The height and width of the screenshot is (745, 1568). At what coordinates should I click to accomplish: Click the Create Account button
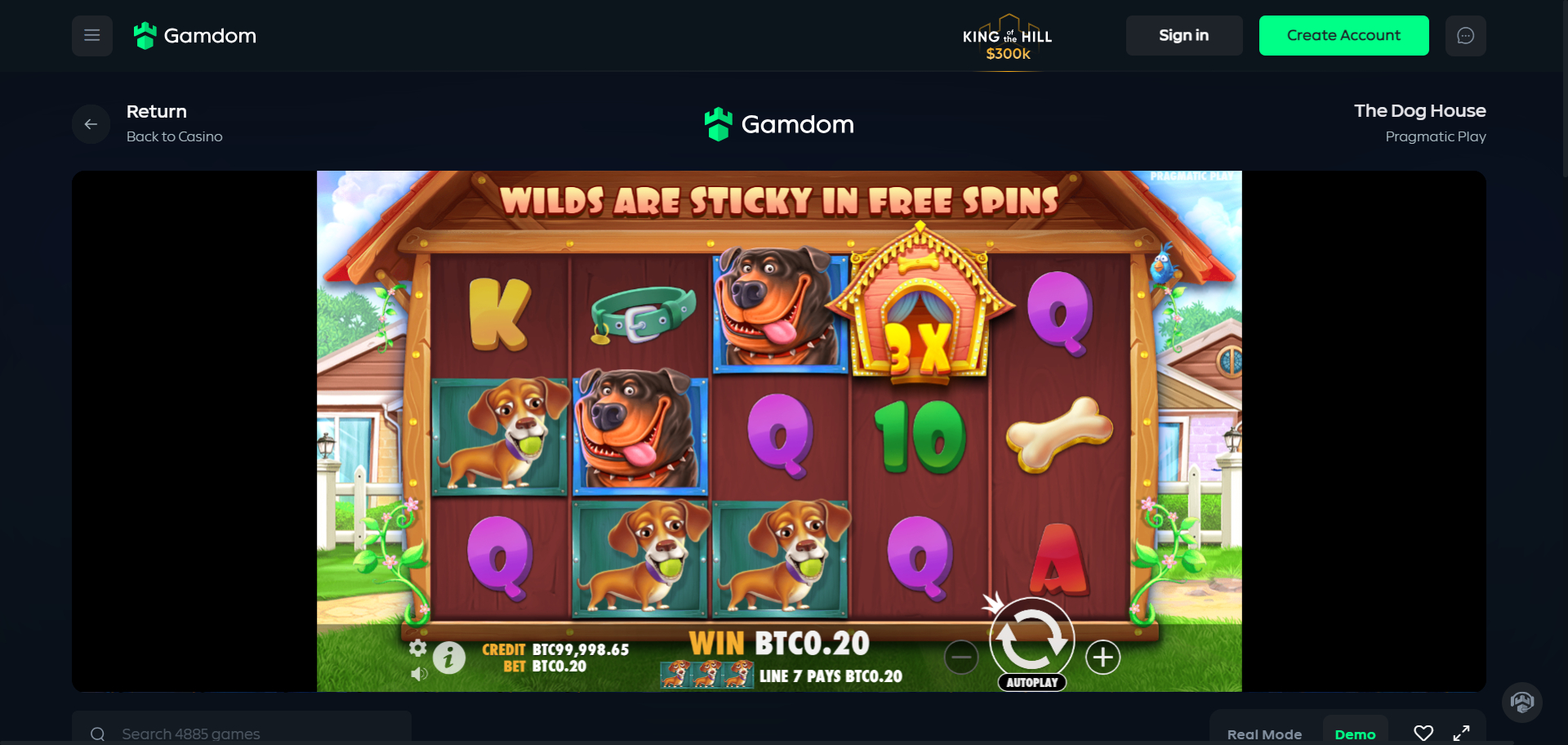(x=1343, y=35)
